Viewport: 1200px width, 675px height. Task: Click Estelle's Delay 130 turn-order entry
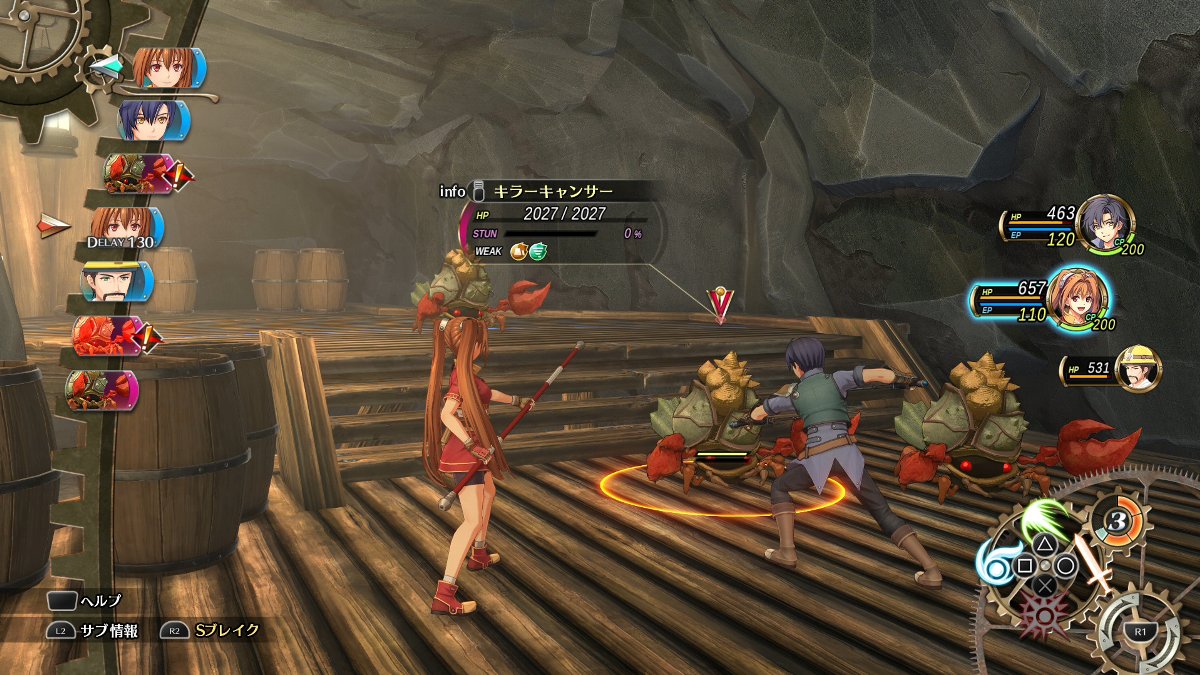tap(125, 228)
